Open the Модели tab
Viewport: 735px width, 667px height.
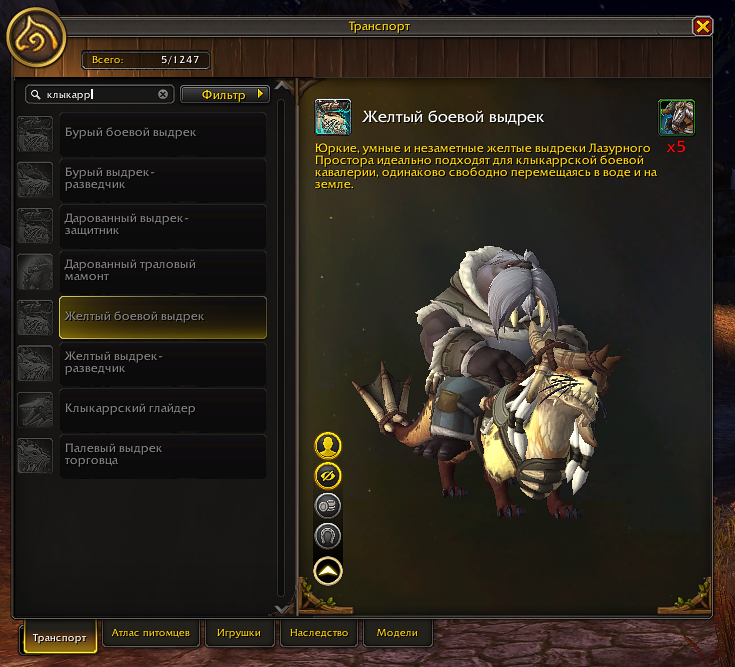click(397, 634)
